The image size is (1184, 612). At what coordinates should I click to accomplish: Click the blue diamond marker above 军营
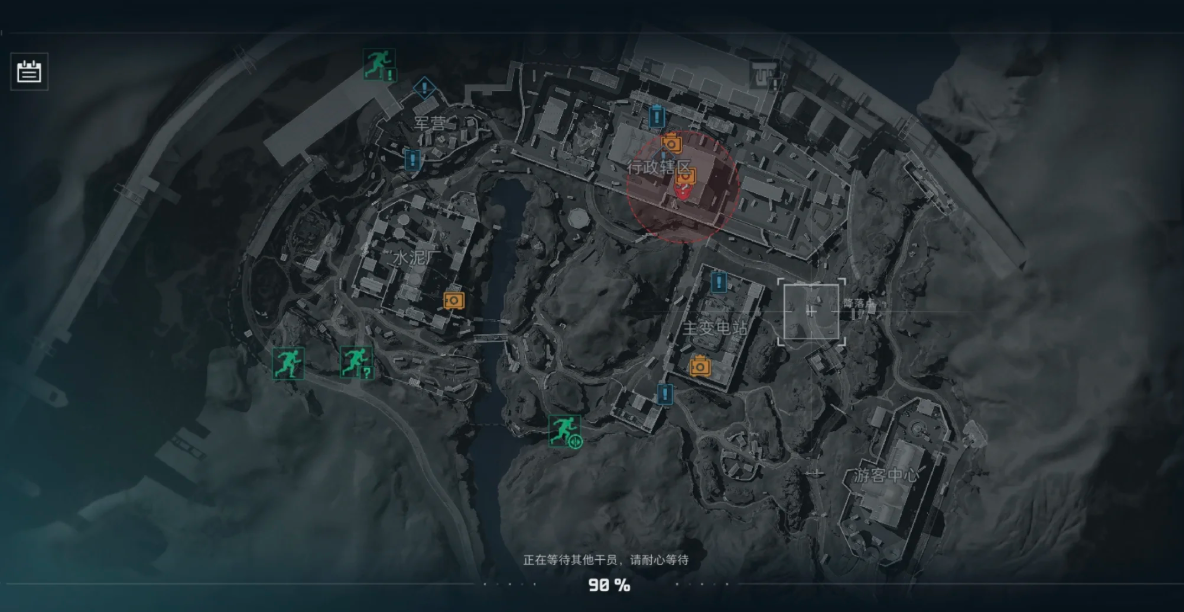click(x=425, y=88)
